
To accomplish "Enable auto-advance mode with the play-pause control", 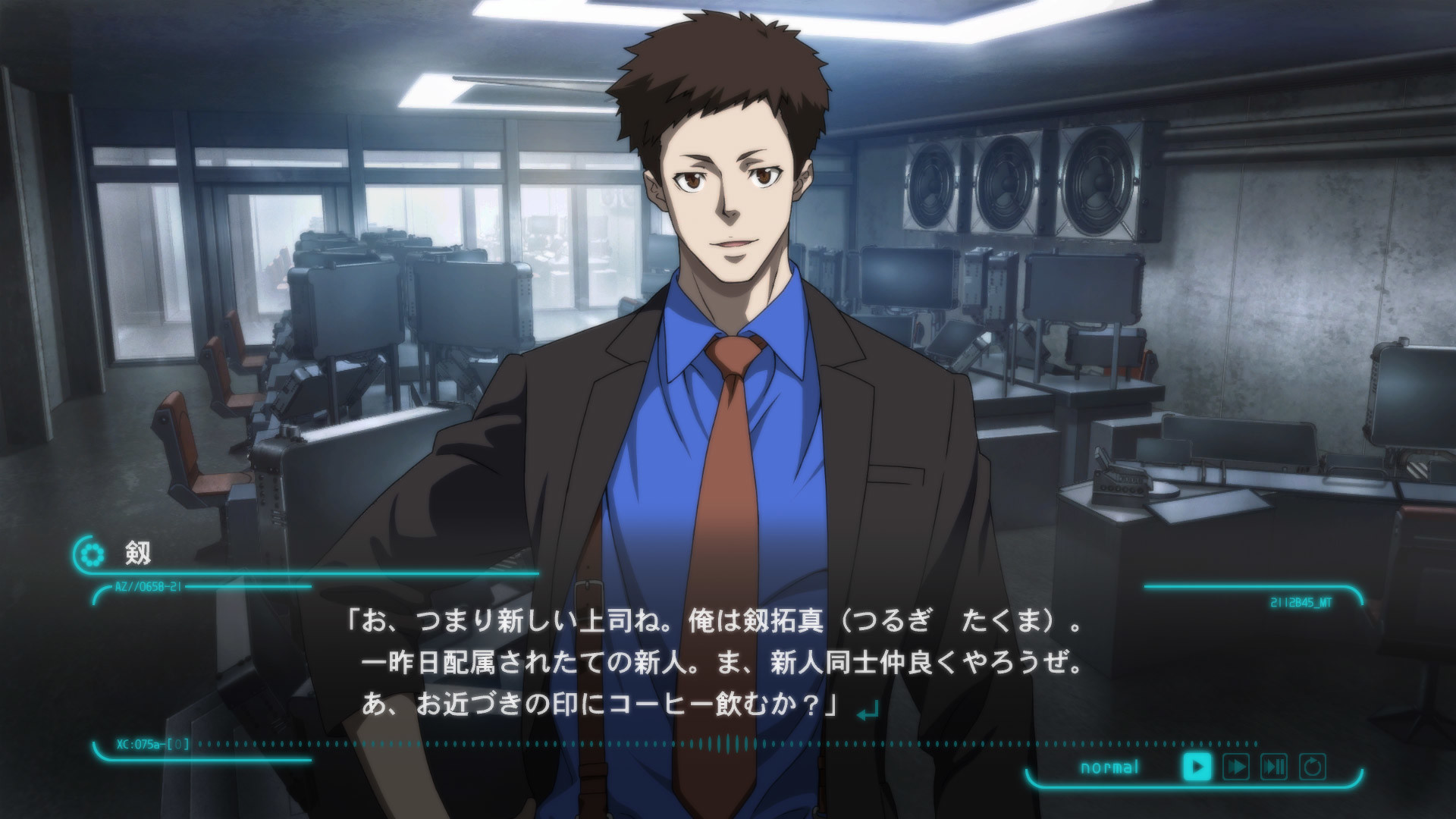I will point(1274,766).
